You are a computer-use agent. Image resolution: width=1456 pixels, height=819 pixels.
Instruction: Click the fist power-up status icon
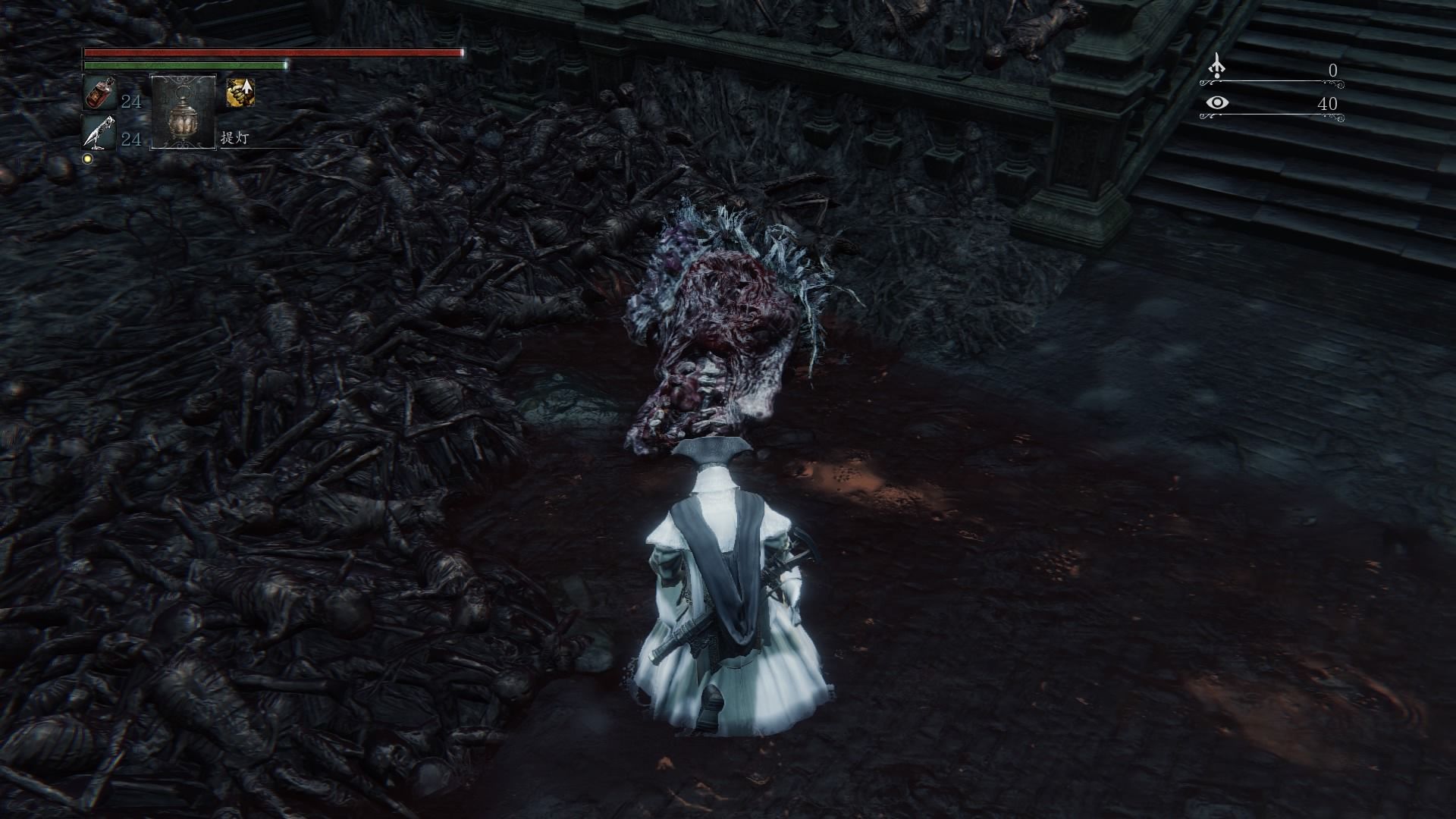(240, 93)
